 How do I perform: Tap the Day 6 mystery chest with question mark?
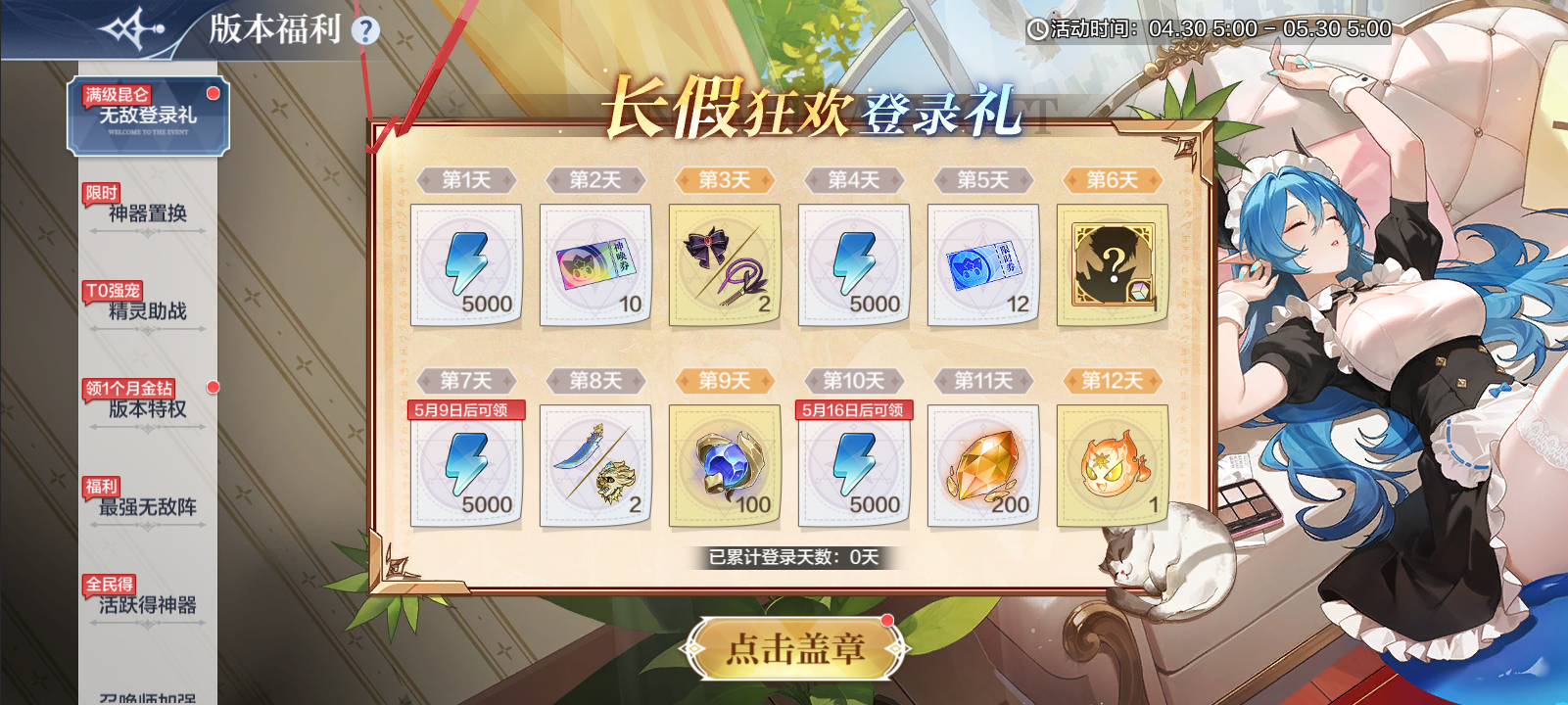1115,262
